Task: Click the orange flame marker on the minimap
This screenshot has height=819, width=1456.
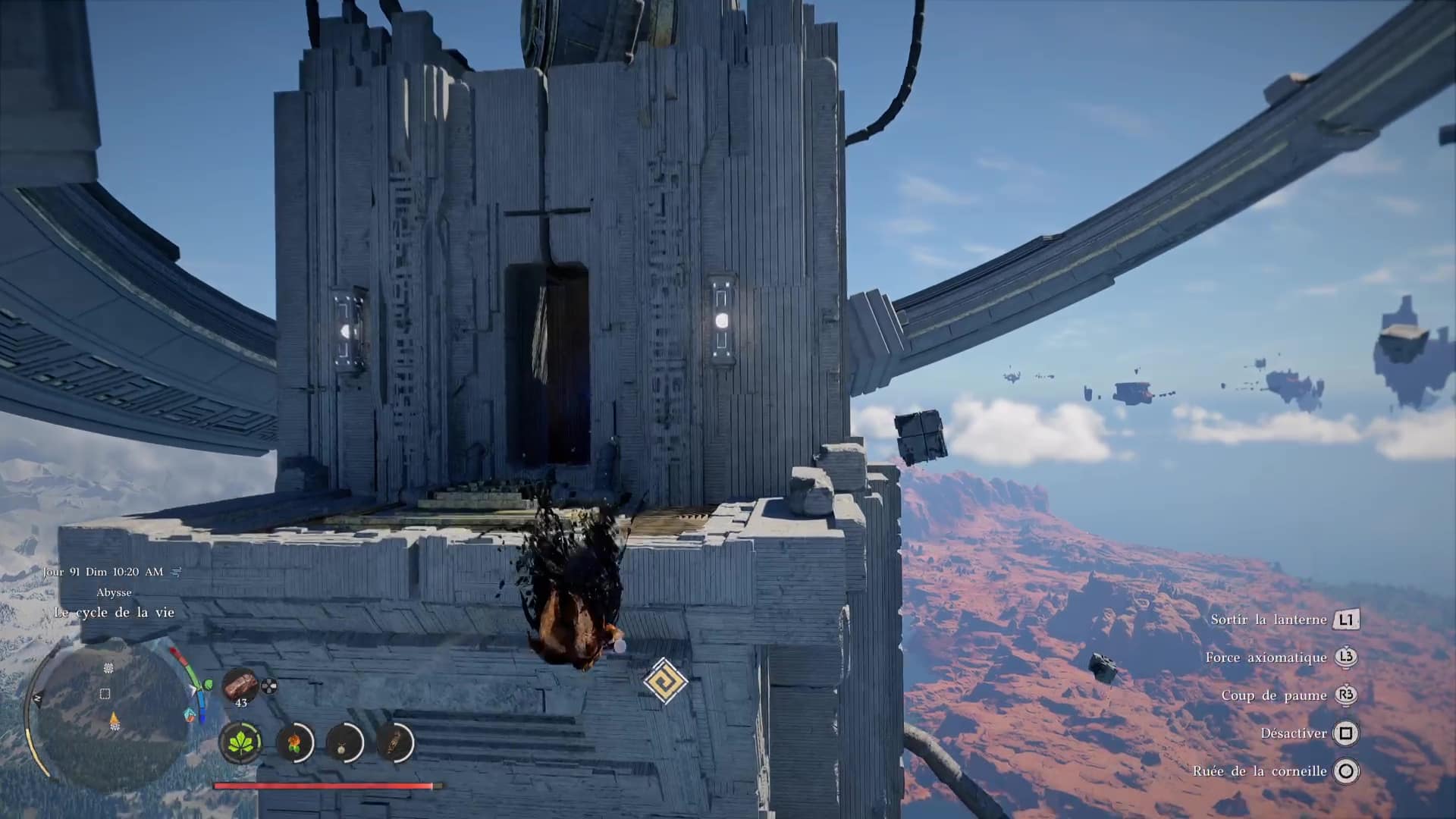Action: (115, 720)
